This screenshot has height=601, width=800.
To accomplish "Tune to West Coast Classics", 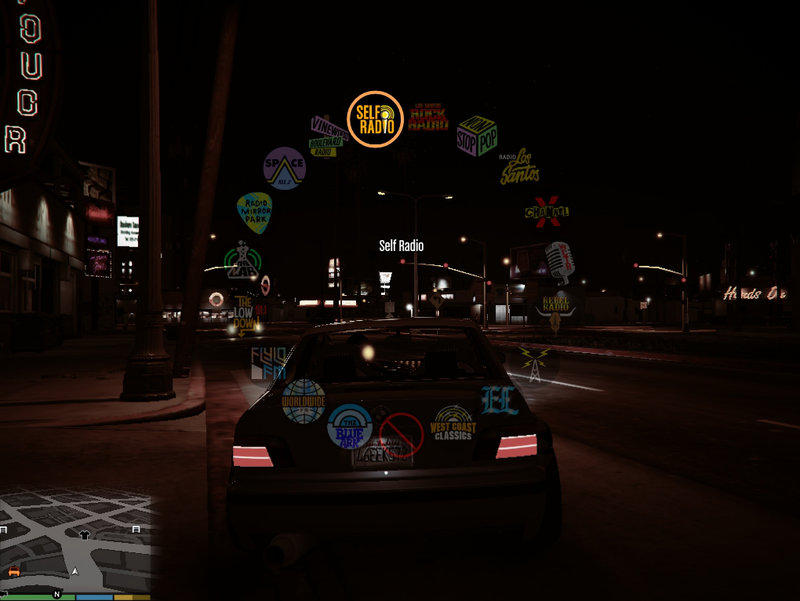I will (453, 424).
